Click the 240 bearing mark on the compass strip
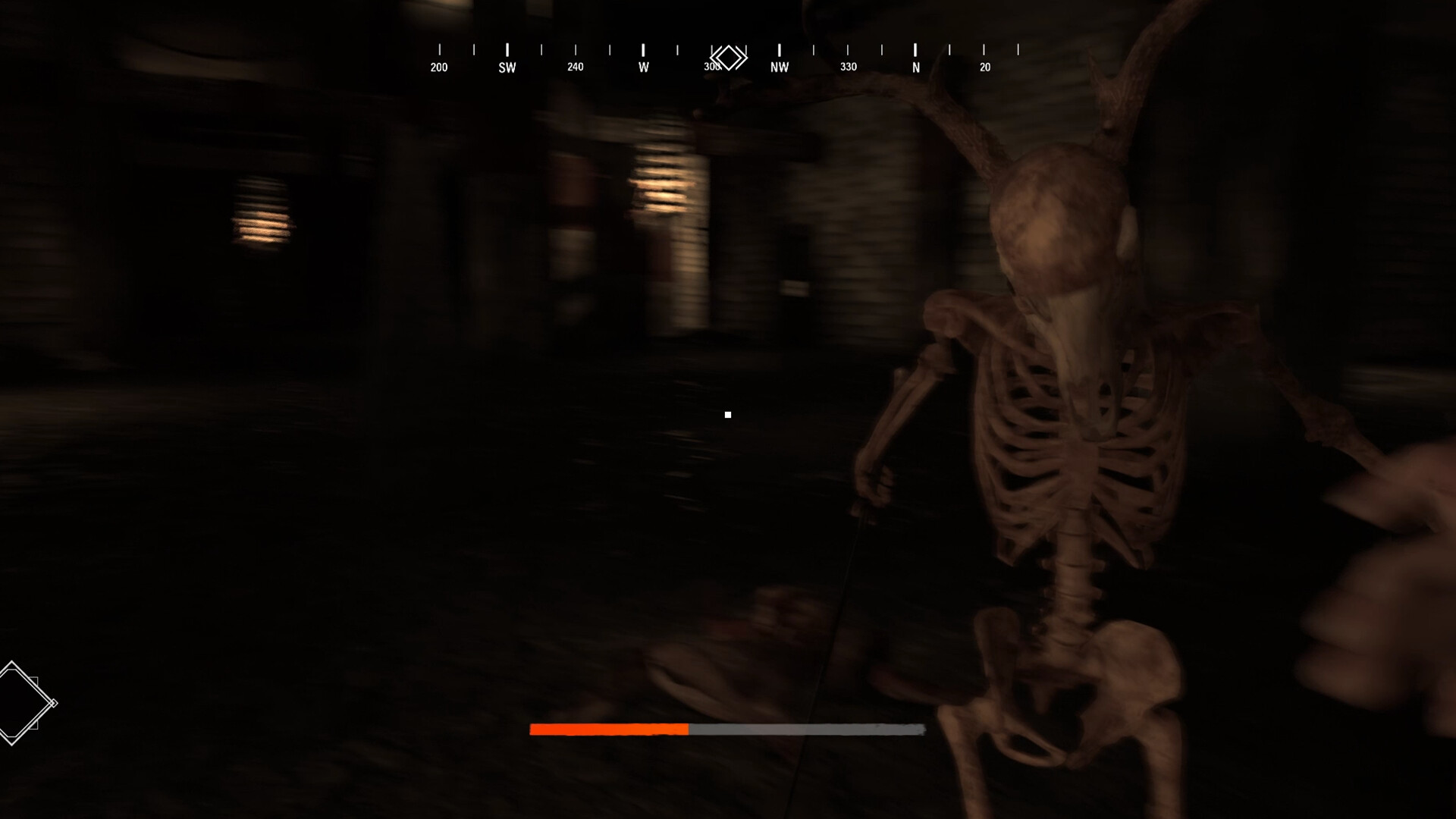Viewport: 1456px width, 819px height. 575,67
